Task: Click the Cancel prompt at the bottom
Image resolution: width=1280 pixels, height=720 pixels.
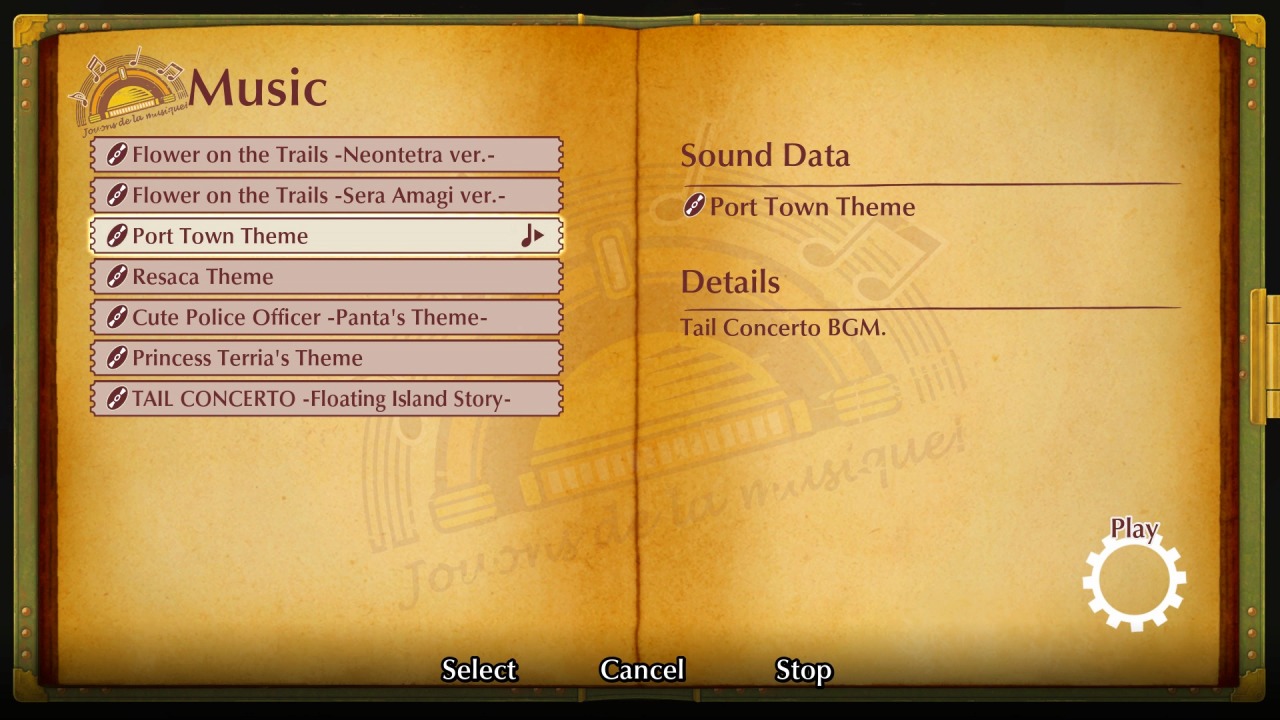Action: pyautogui.click(x=641, y=669)
